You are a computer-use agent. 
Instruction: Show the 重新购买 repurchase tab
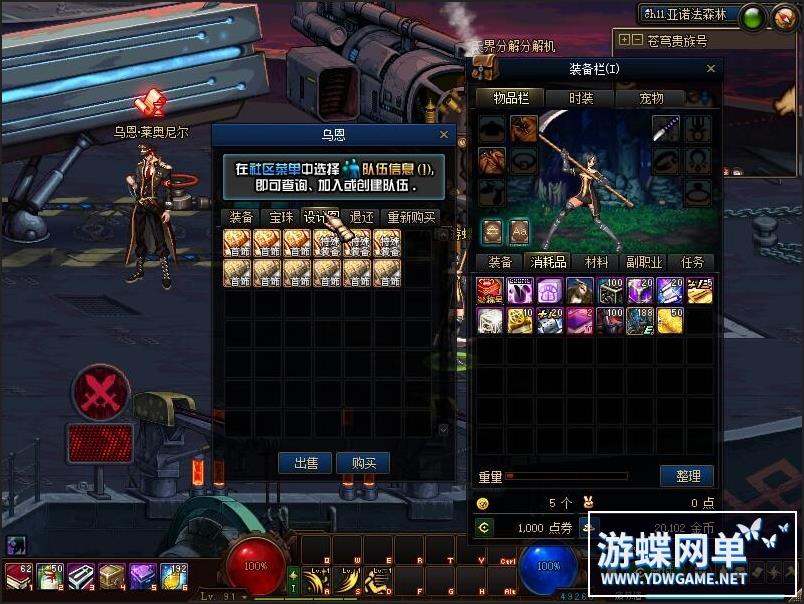(x=411, y=217)
